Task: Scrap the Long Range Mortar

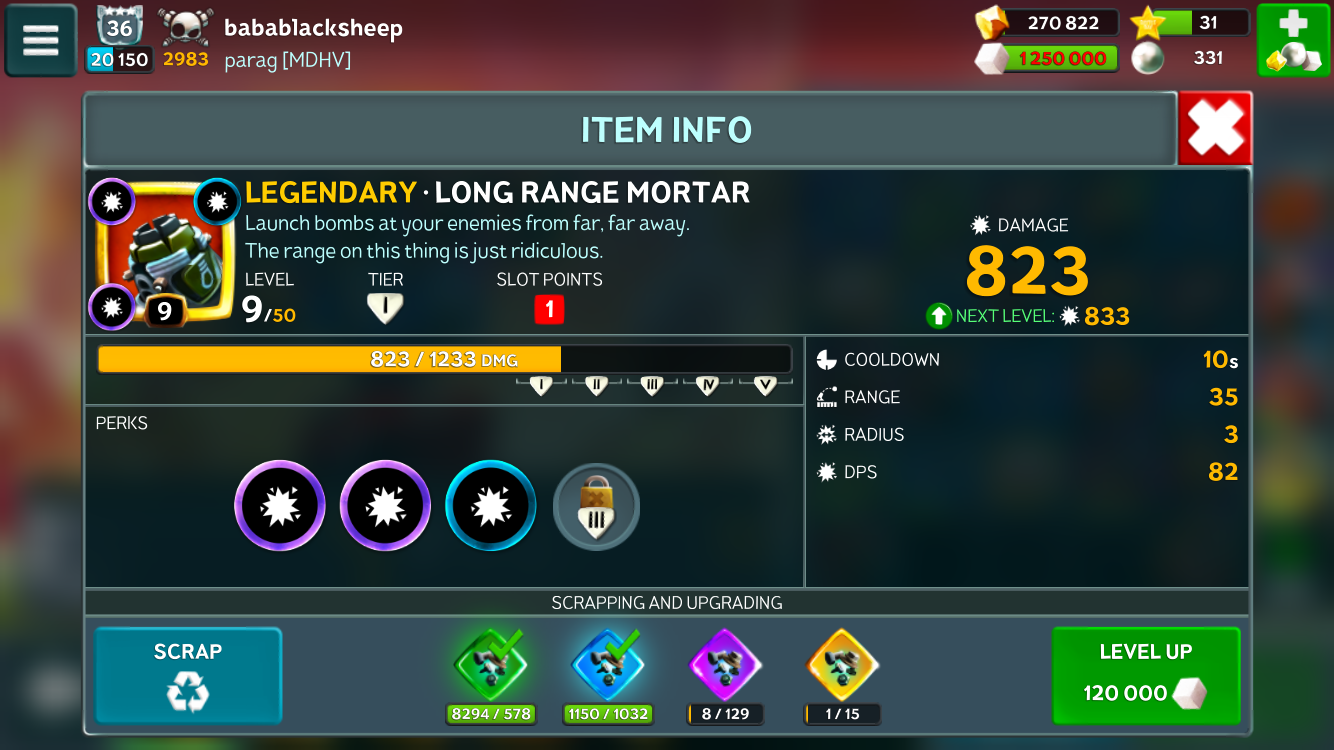Action: 188,675
